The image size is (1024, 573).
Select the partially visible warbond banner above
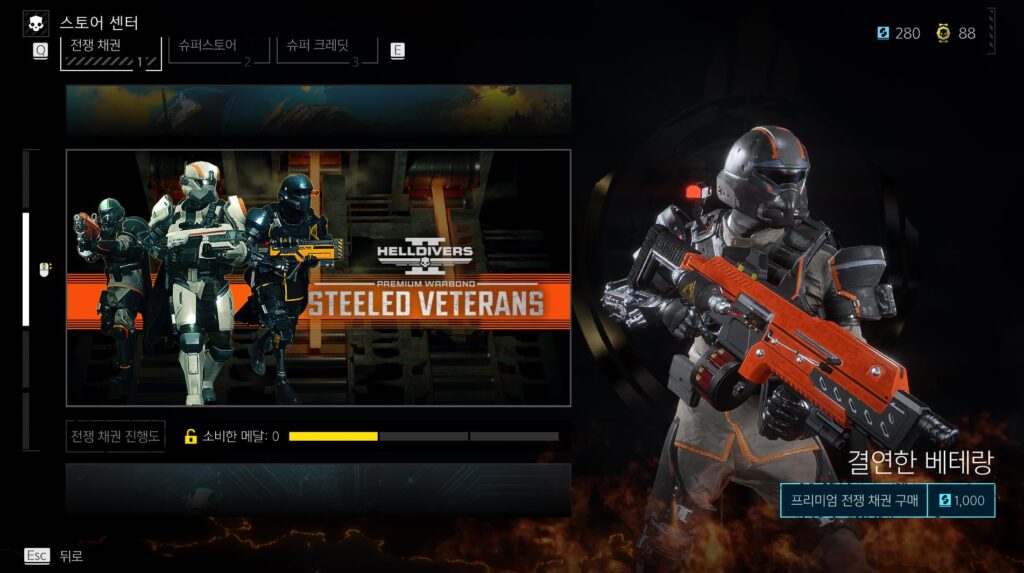[318, 110]
